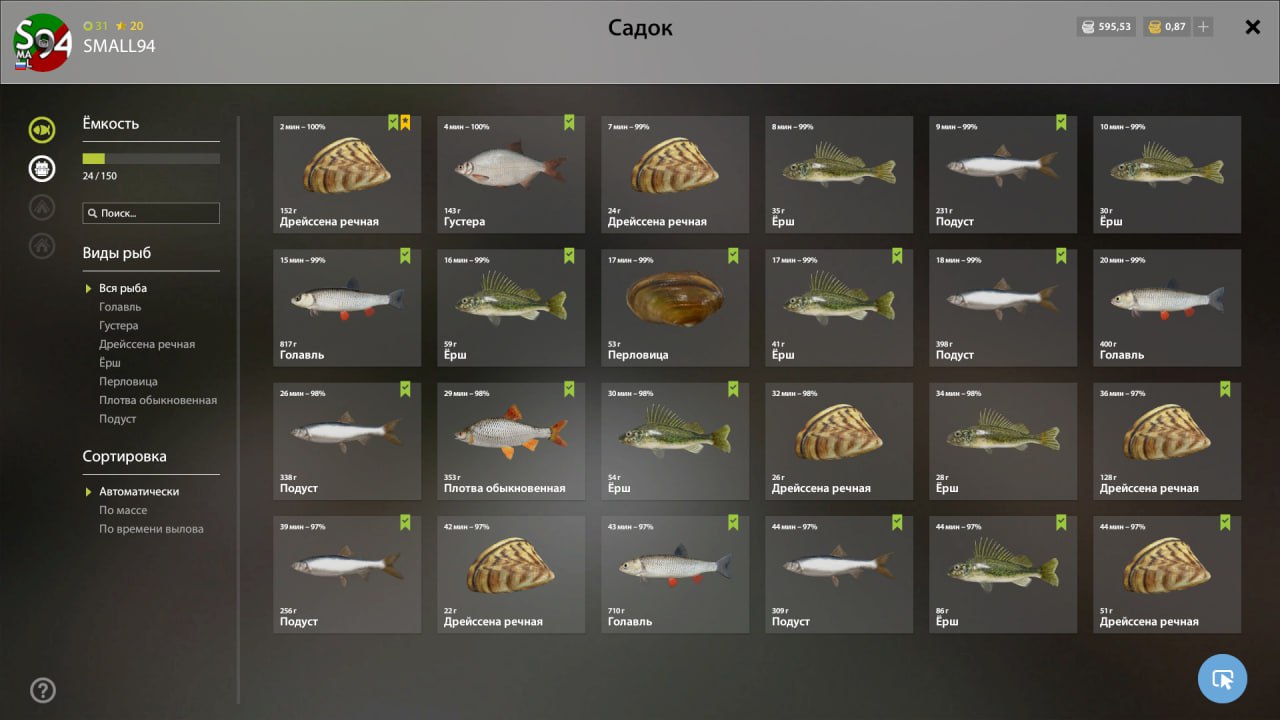Show only Перловица in the list
This screenshot has width=1280, height=720.
(x=128, y=382)
